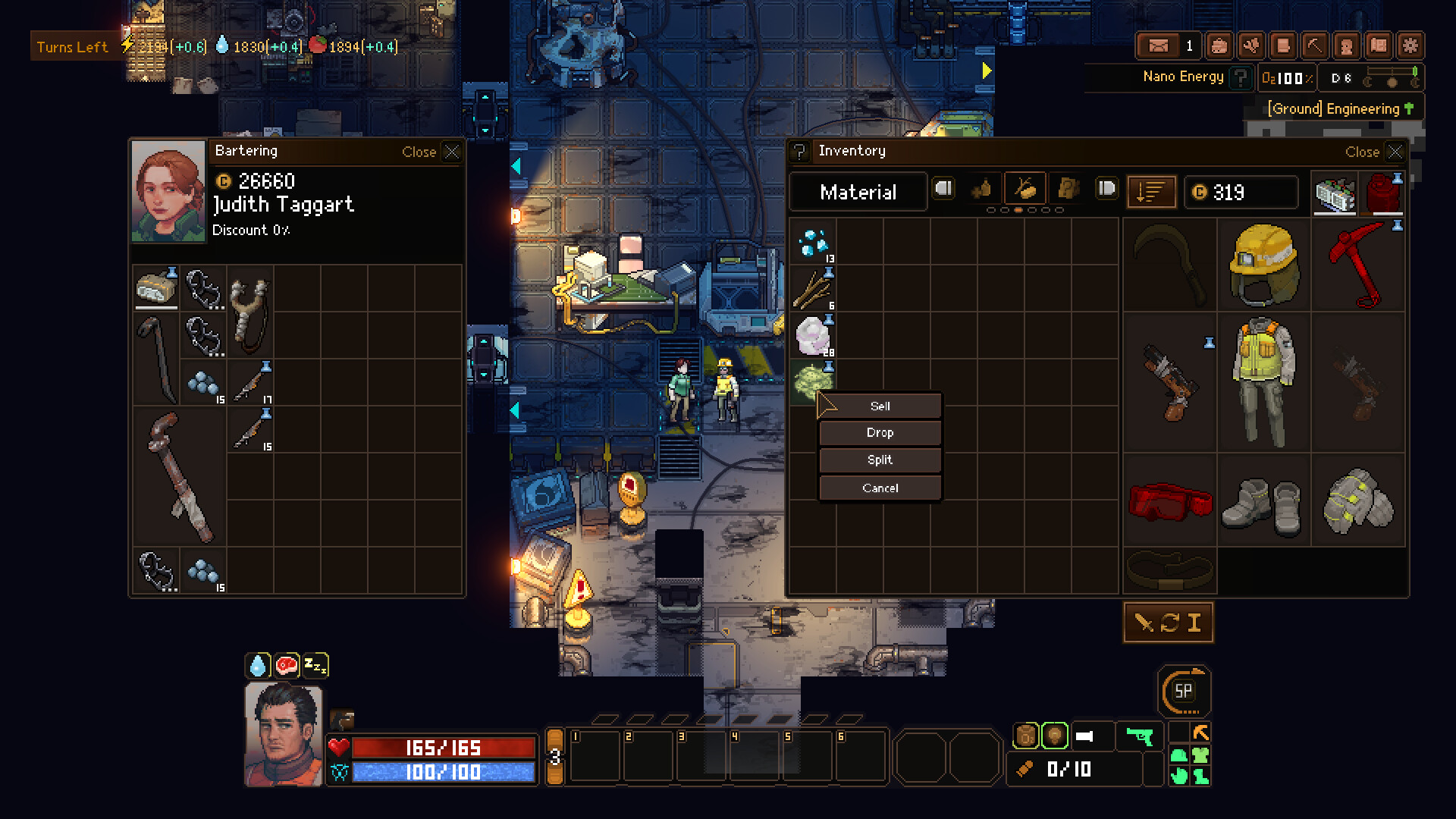
Task: Select the pickaxe toolbar icon
Action: point(1314,45)
